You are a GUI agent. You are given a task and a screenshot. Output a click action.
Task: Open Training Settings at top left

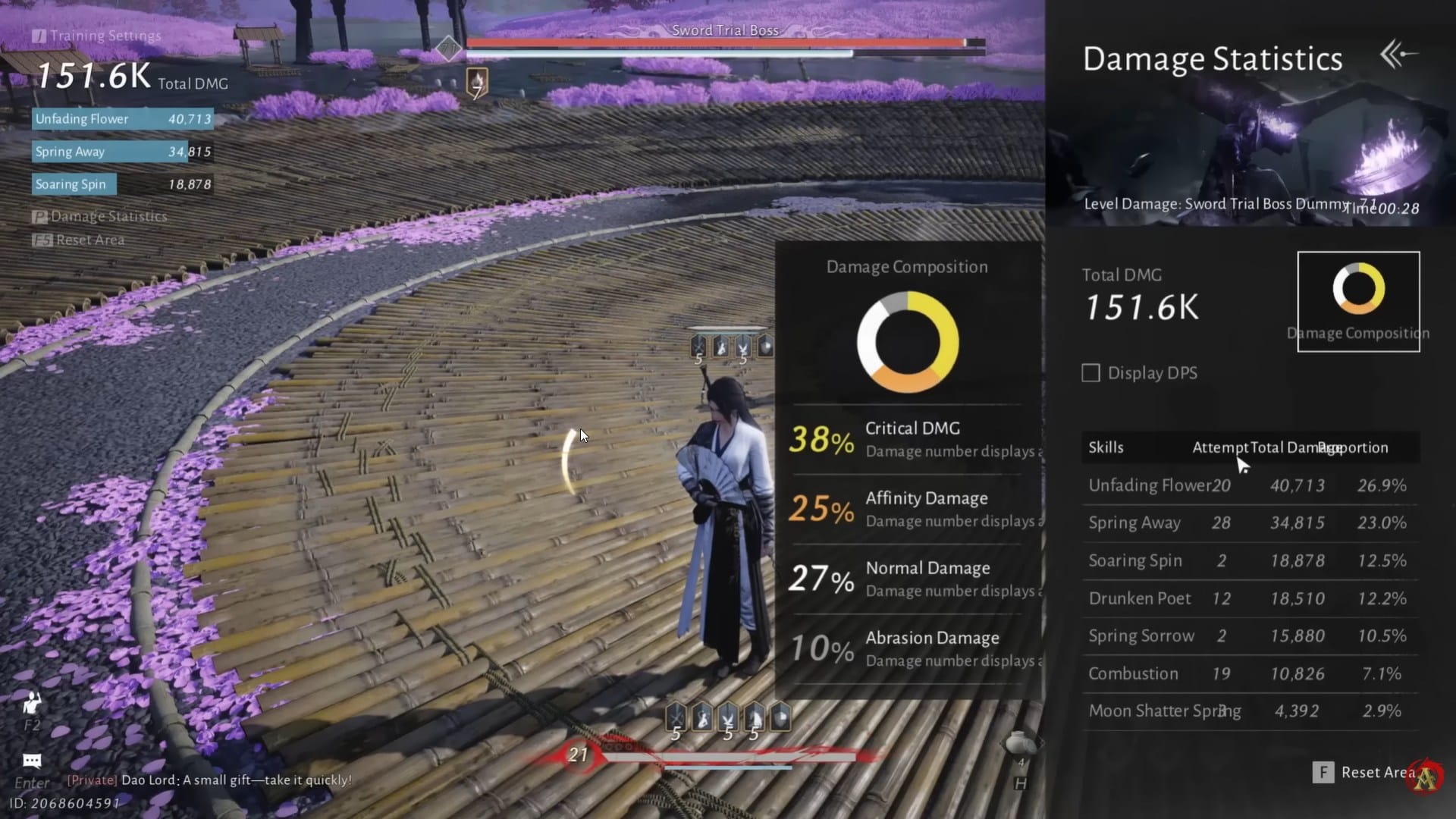pyautogui.click(x=97, y=36)
